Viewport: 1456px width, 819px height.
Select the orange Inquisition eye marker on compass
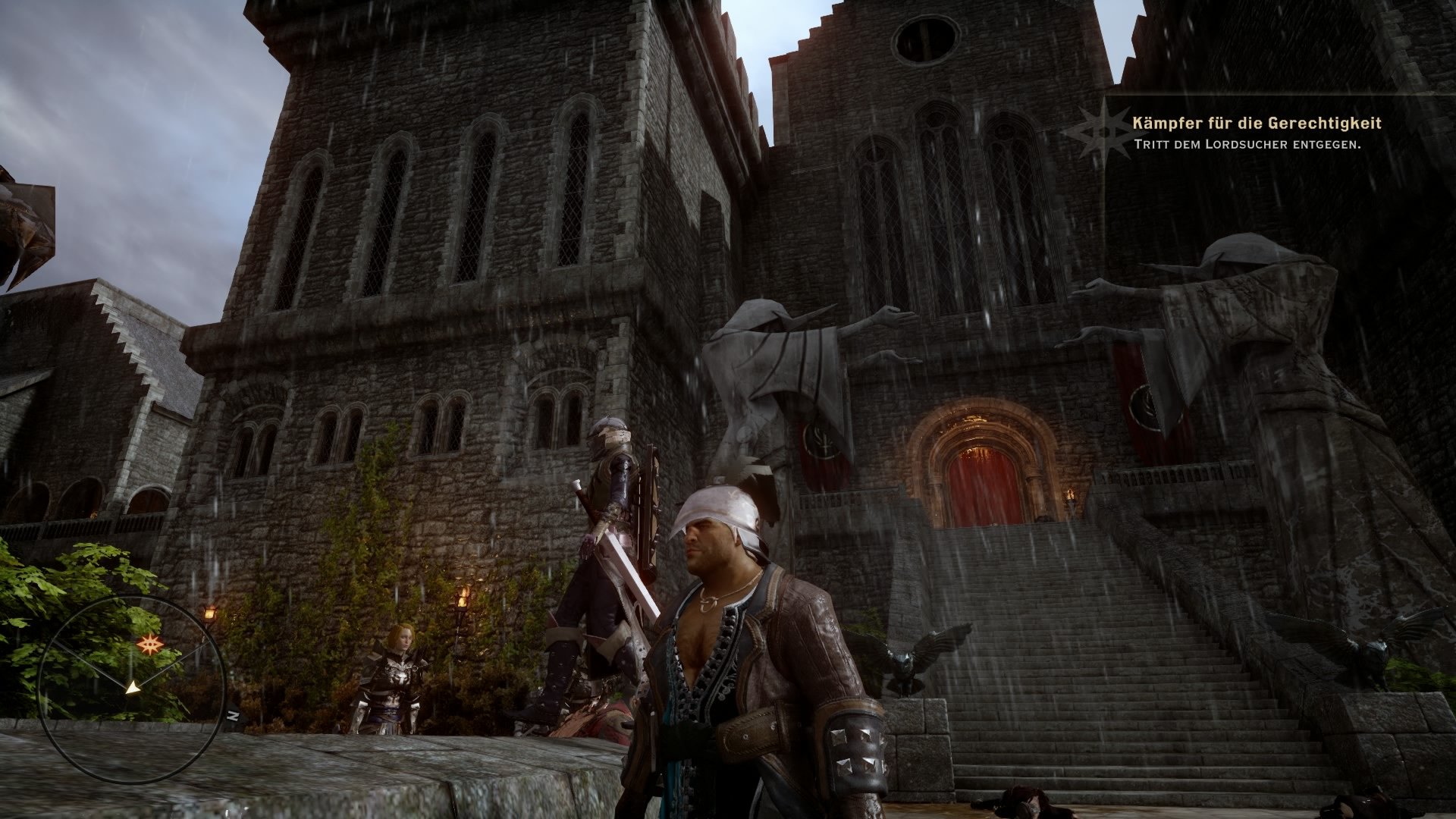tap(150, 644)
